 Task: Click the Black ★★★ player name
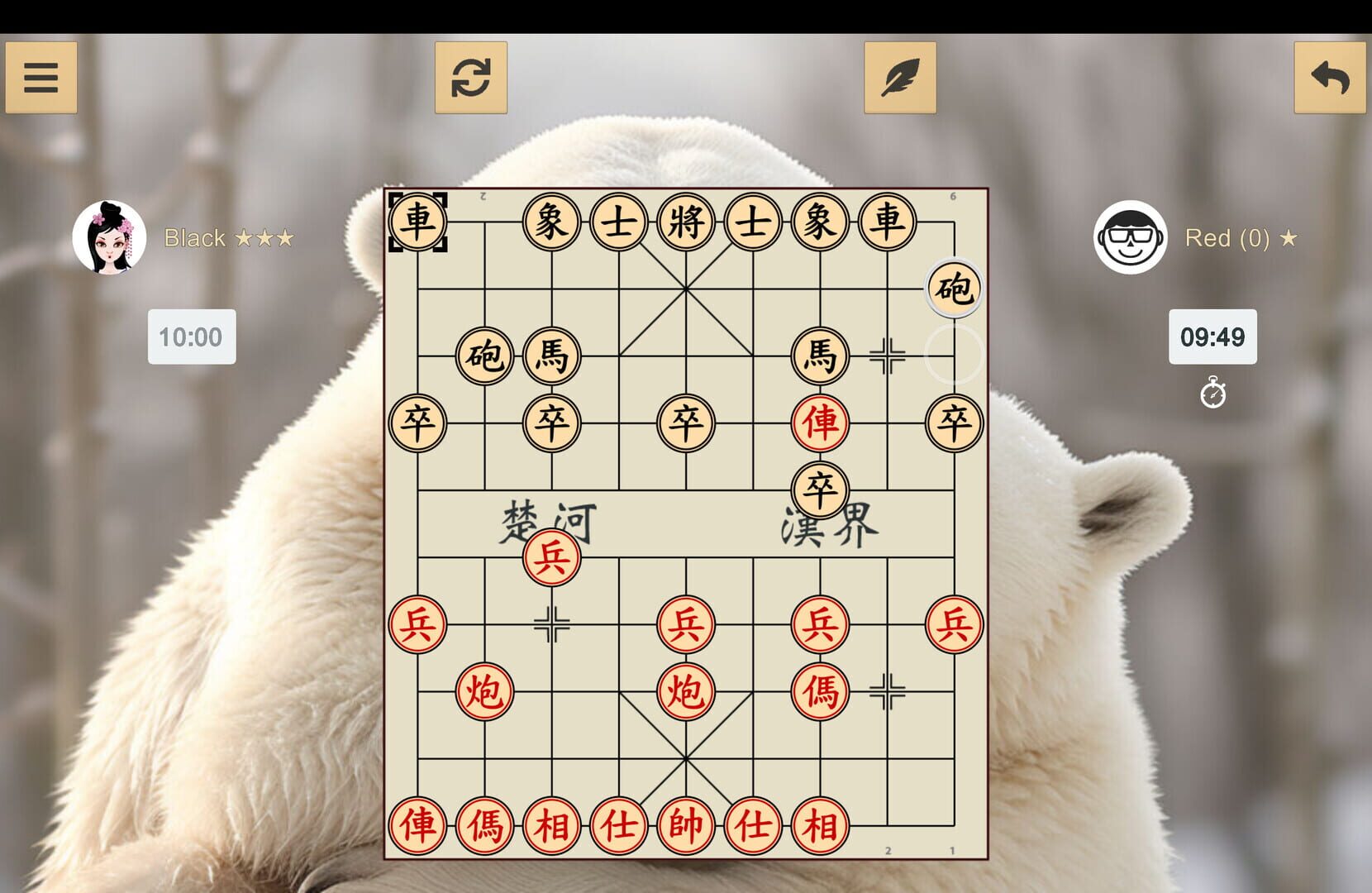click(x=227, y=238)
